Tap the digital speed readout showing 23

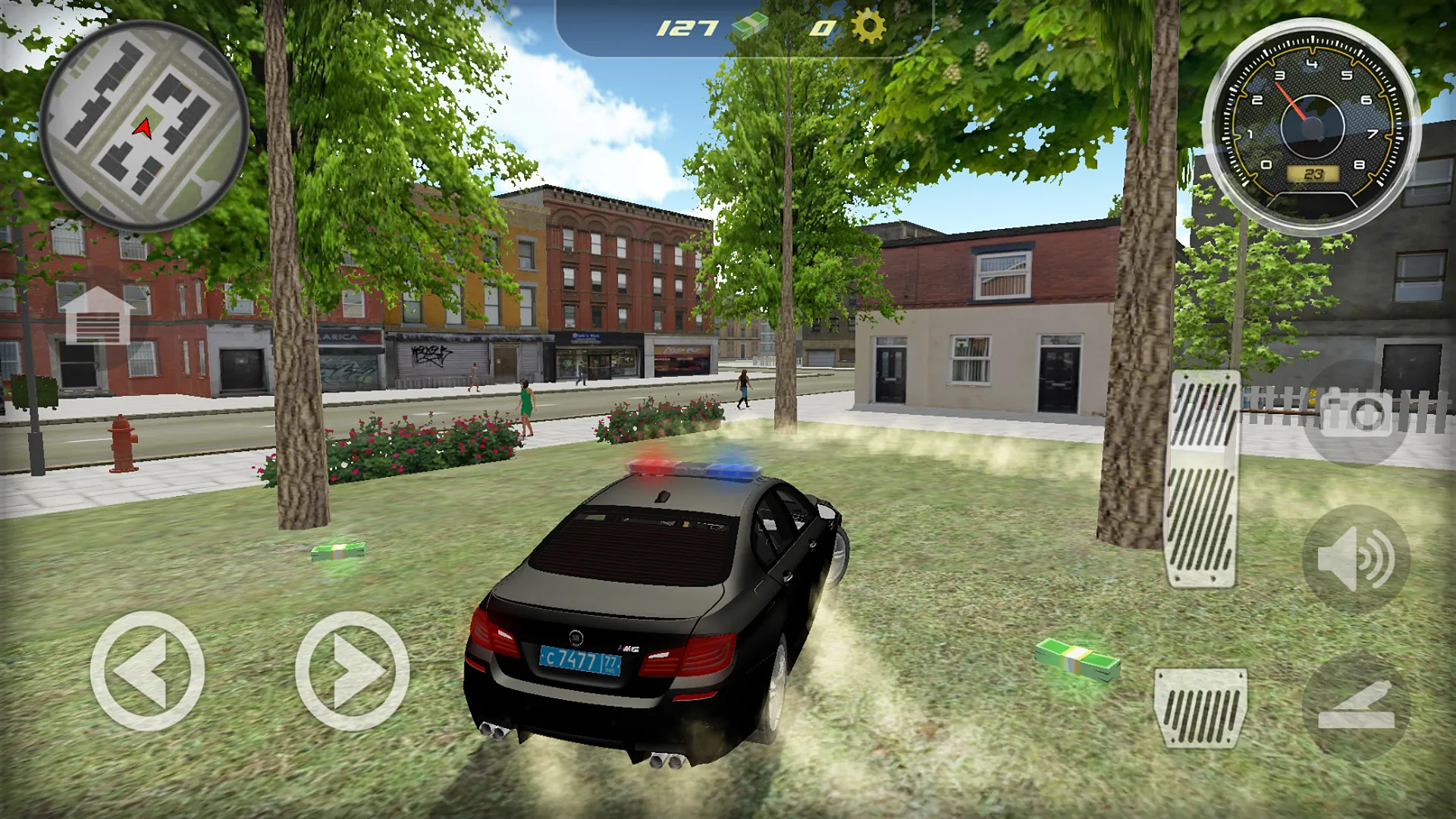point(1312,175)
